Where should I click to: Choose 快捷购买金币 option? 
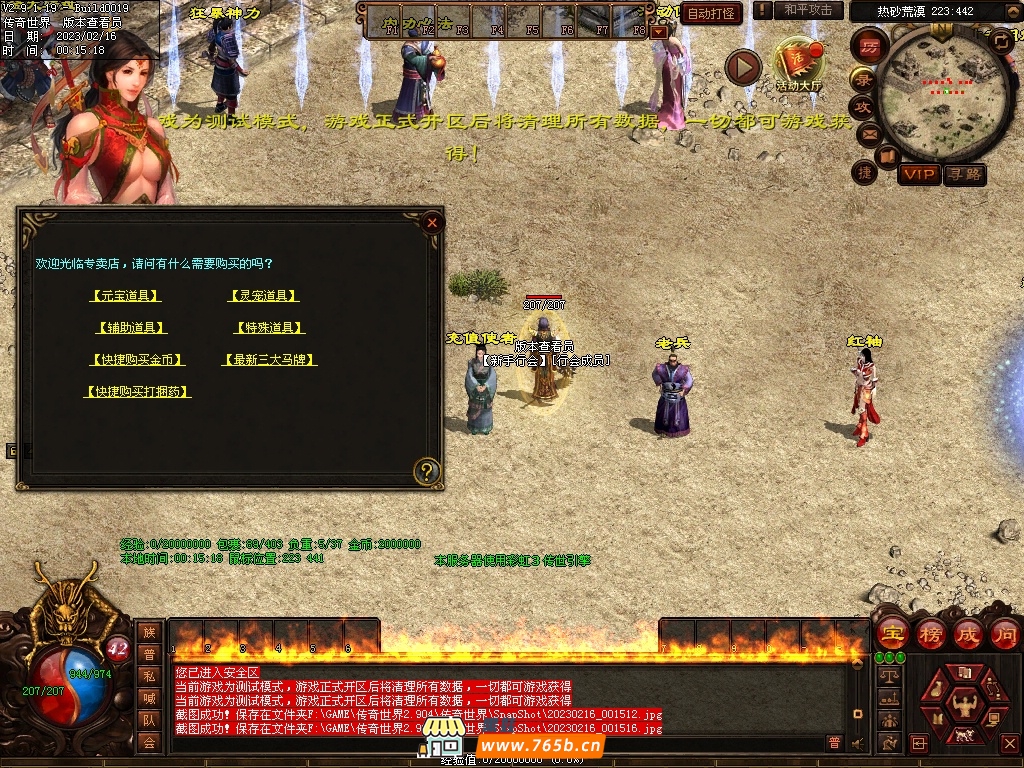(137, 360)
